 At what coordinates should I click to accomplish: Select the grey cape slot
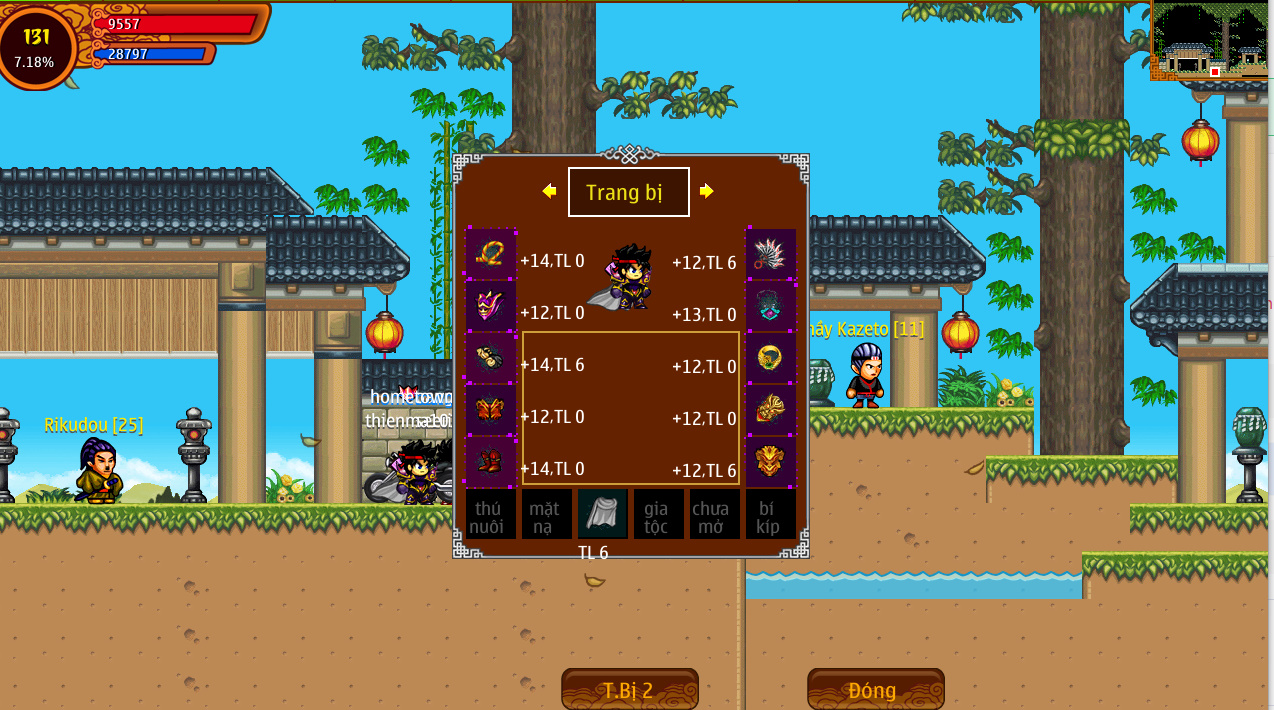coord(603,515)
